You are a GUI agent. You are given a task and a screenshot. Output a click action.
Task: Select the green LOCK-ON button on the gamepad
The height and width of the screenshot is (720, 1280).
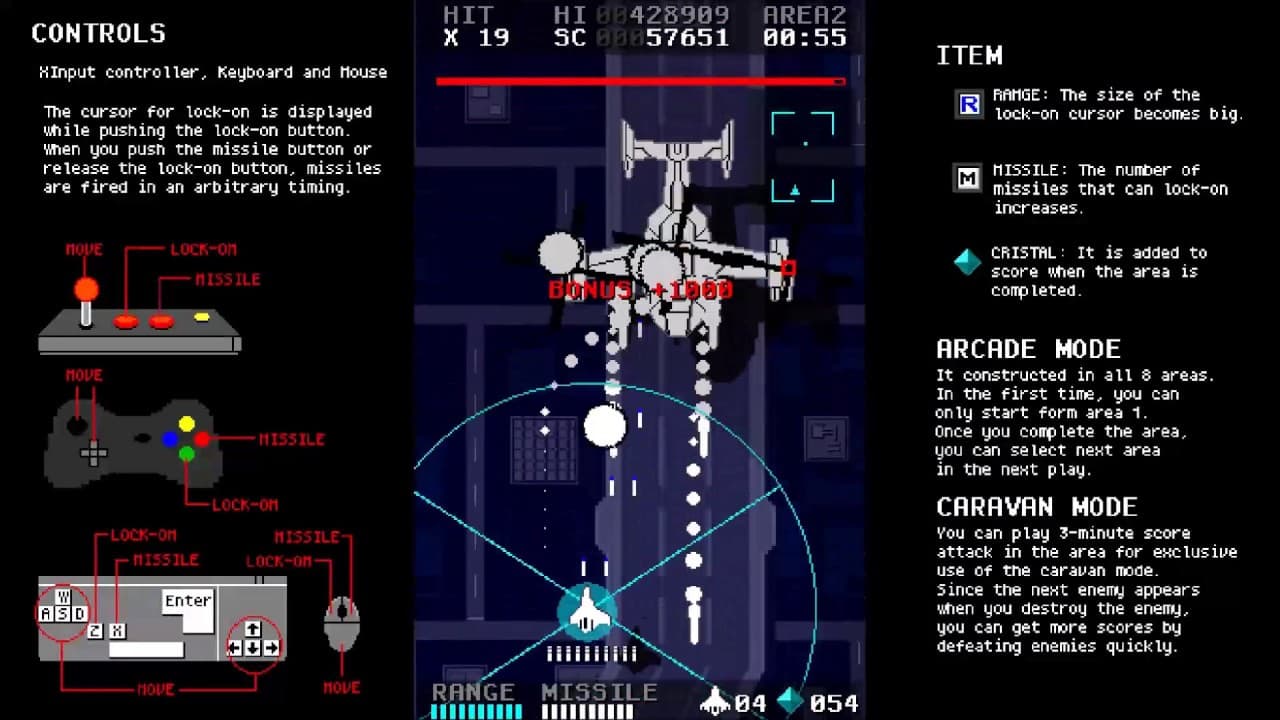click(186, 454)
